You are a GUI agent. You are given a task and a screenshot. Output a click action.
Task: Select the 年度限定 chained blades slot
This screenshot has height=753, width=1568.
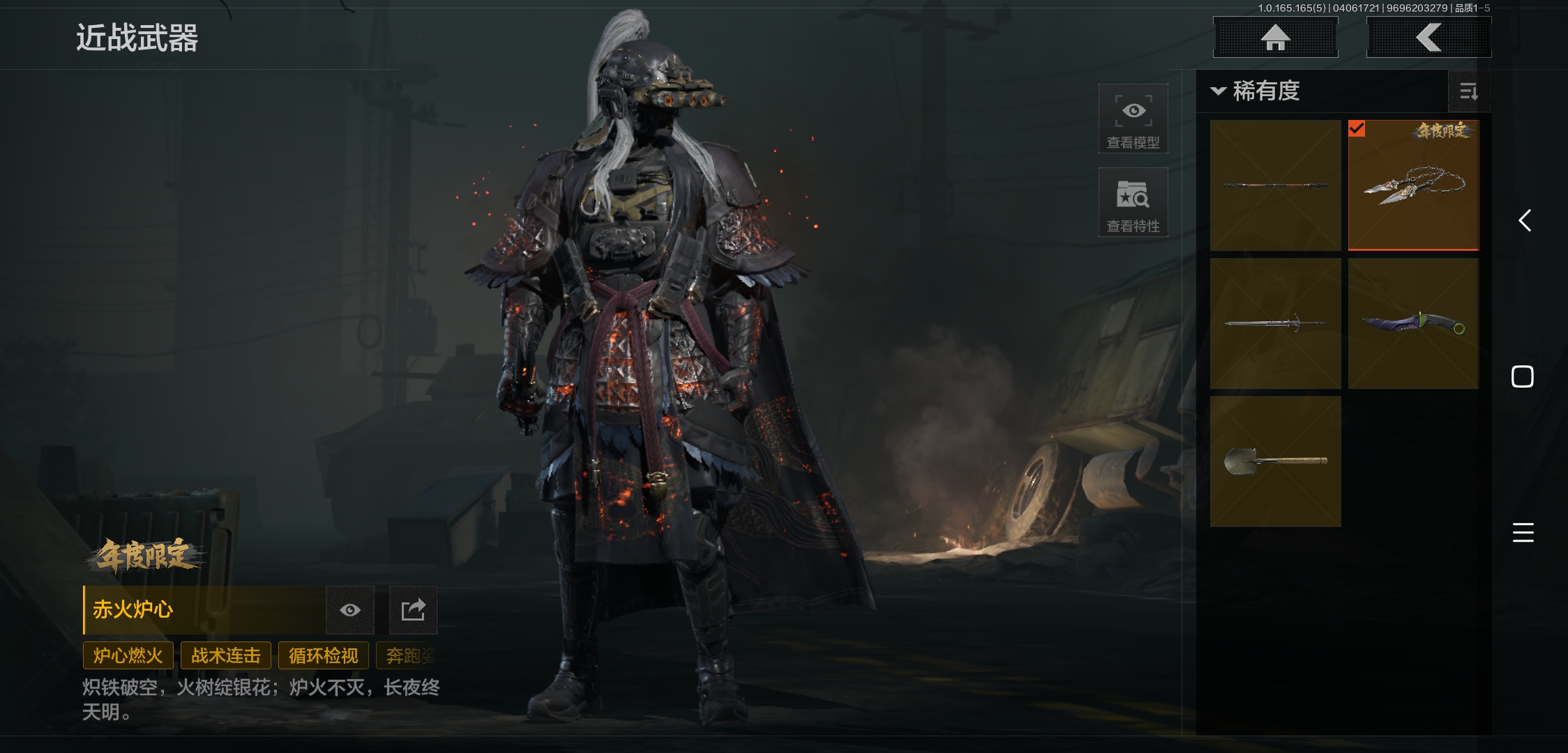click(x=1413, y=185)
